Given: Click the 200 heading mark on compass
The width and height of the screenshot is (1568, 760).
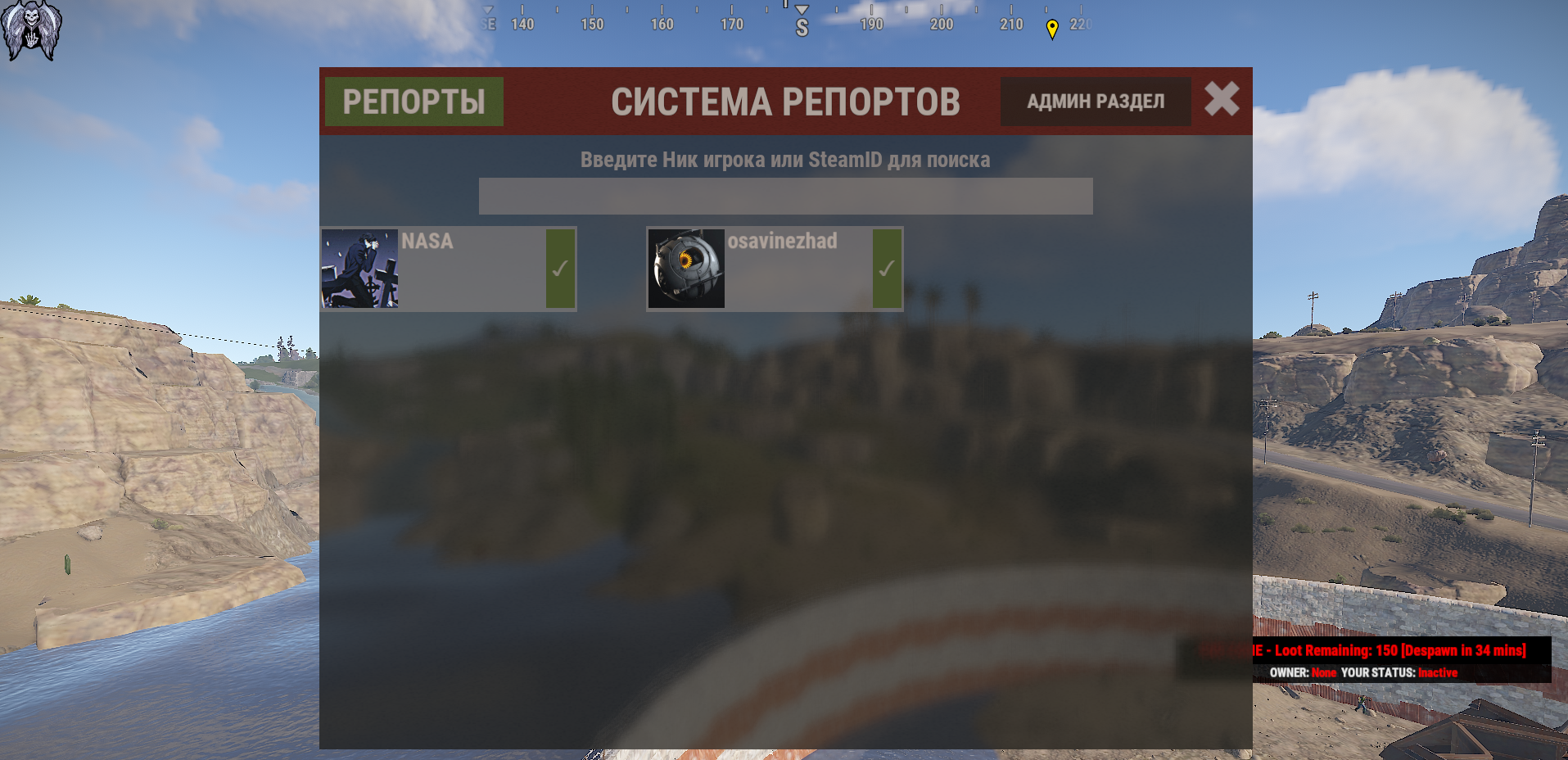Looking at the screenshot, I should coord(940,24).
